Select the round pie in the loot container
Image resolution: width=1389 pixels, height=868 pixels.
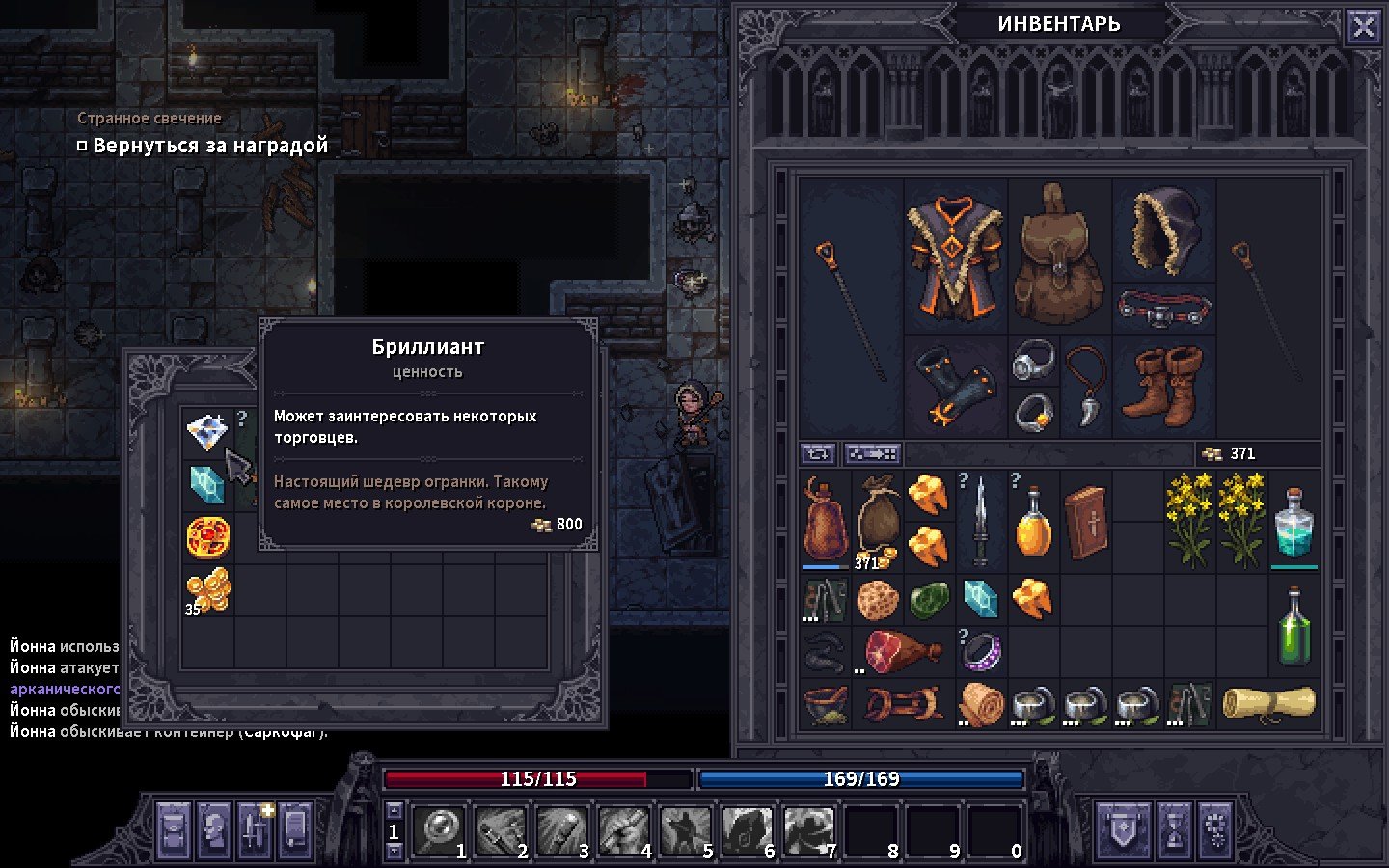click(x=207, y=537)
